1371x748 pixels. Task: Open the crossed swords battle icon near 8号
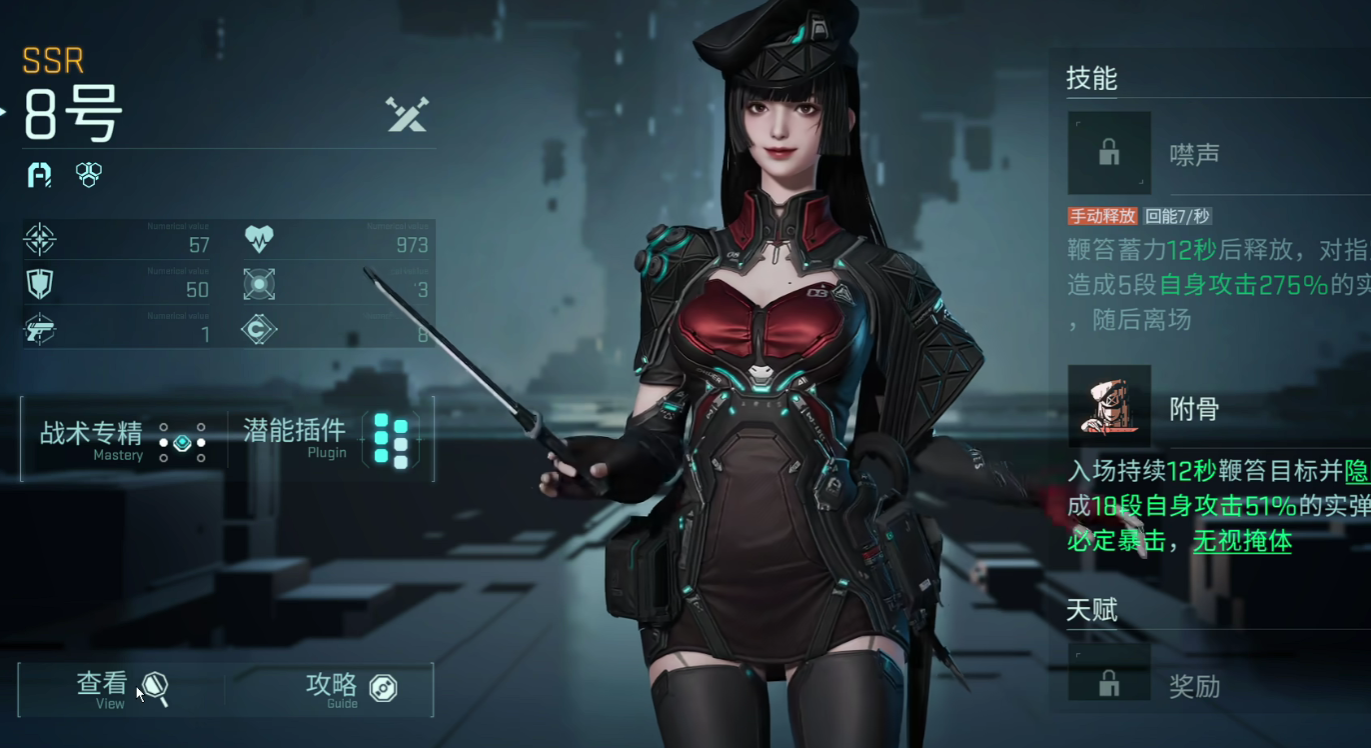click(406, 117)
